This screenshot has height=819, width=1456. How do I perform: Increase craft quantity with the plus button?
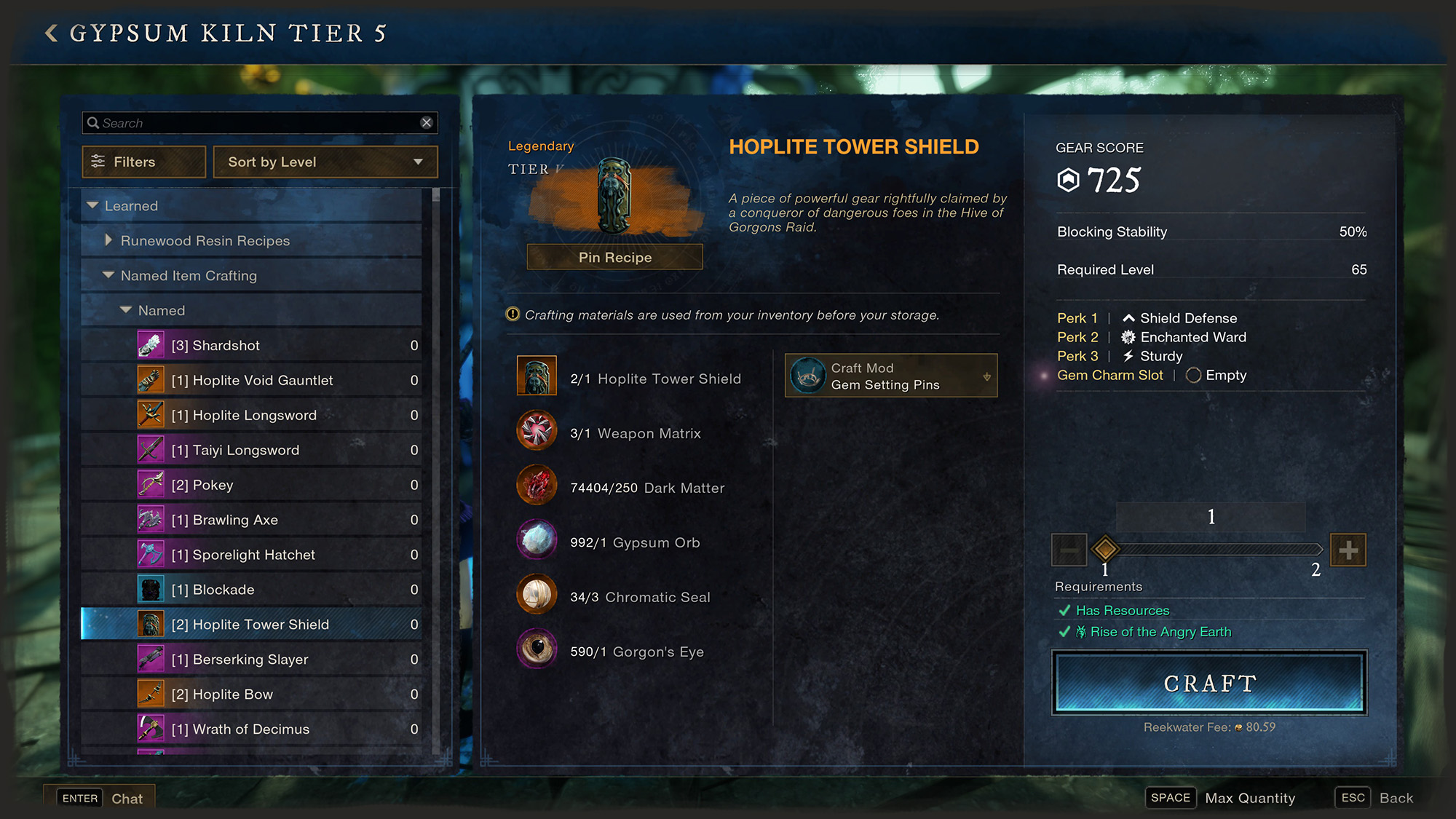pyautogui.click(x=1348, y=550)
